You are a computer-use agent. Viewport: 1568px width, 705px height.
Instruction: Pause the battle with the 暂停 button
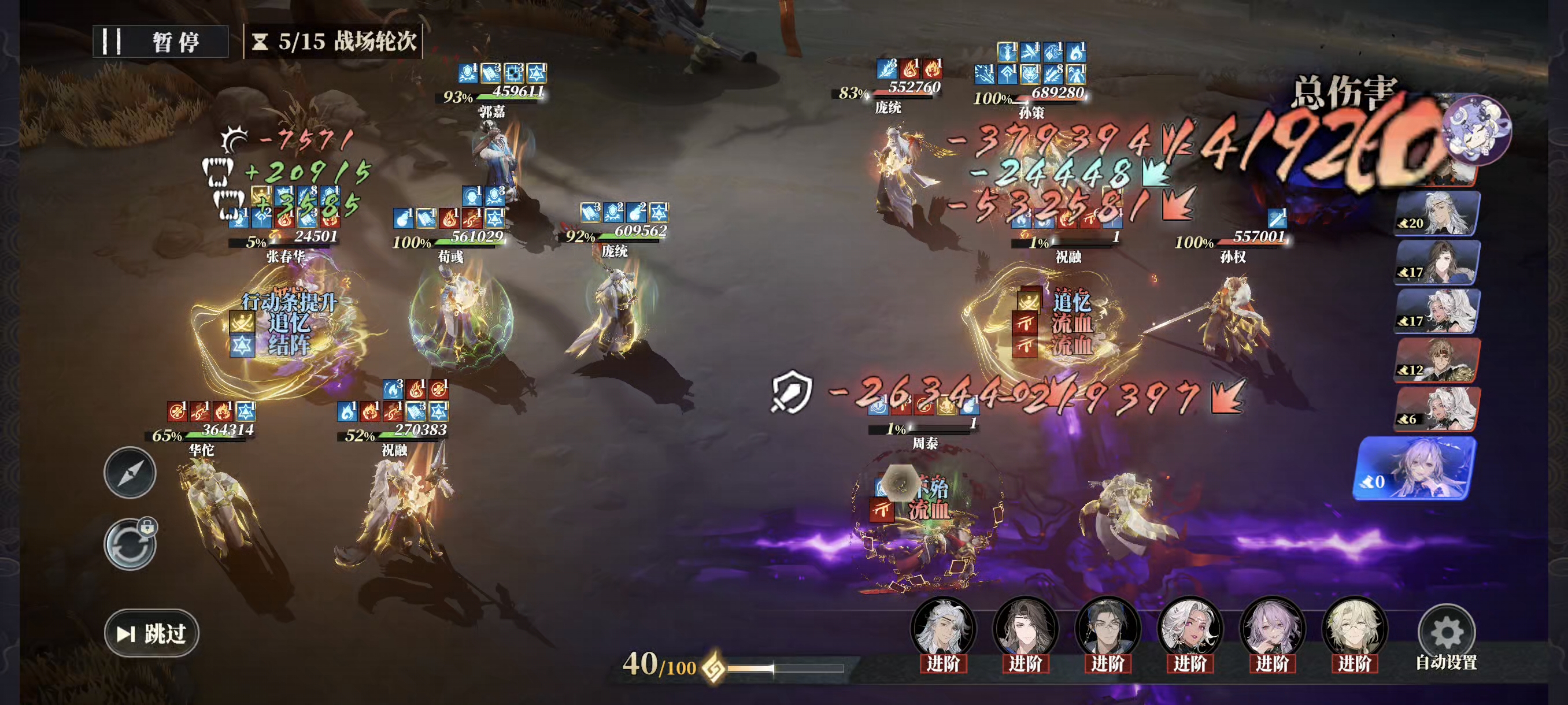(160, 42)
